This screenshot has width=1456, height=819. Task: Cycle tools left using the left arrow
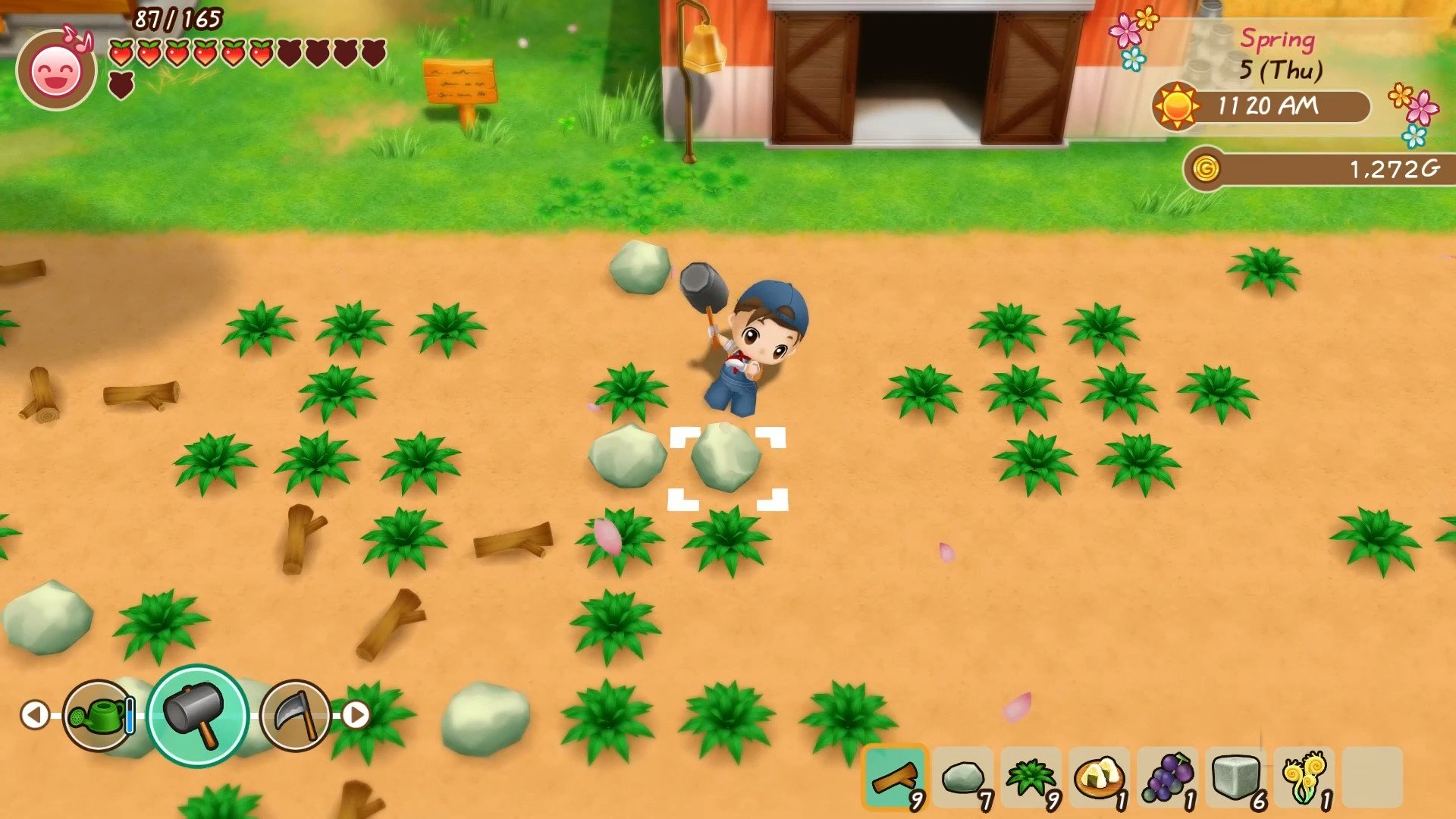pyautogui.click(x=35, y=714)
